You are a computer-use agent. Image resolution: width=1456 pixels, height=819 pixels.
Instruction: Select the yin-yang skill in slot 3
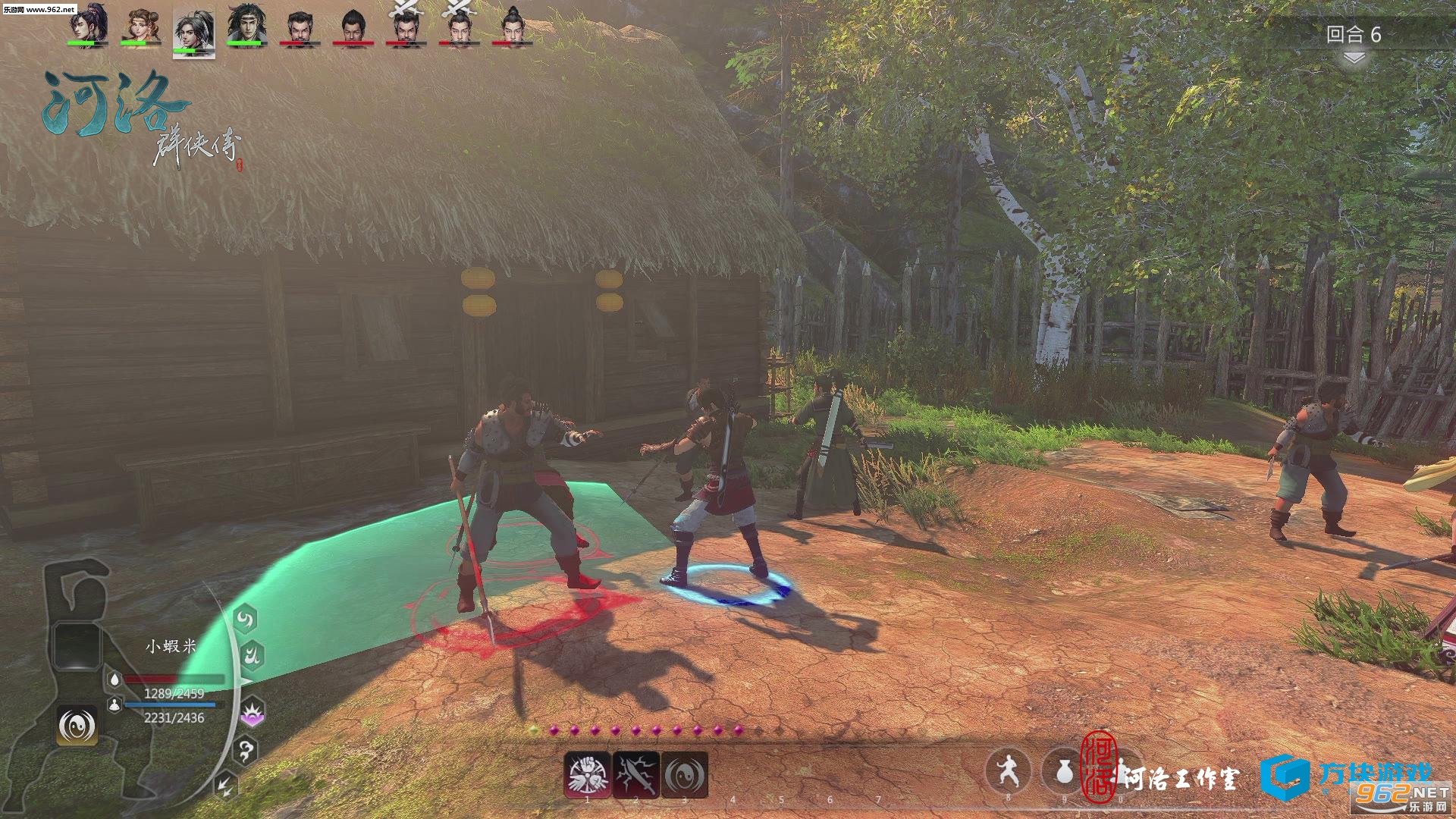click(x=685, y=774)
